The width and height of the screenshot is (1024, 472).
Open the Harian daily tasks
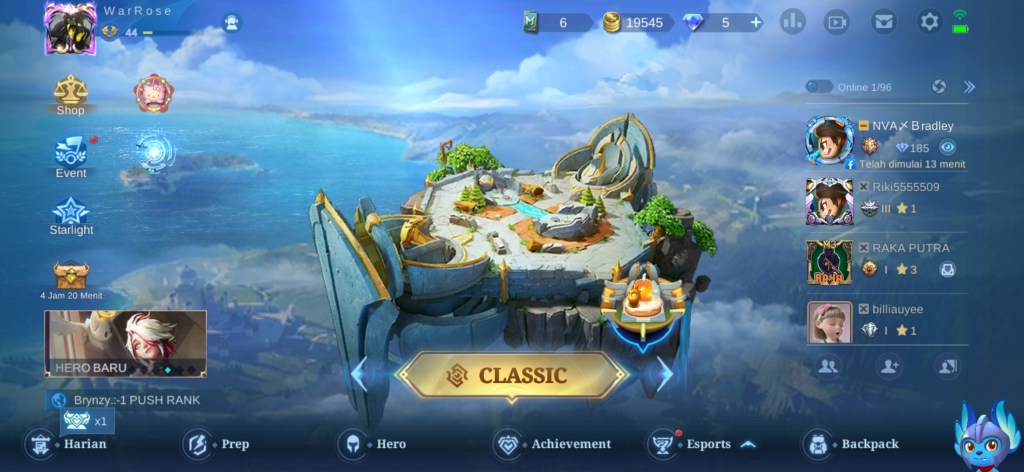point(68,444)
